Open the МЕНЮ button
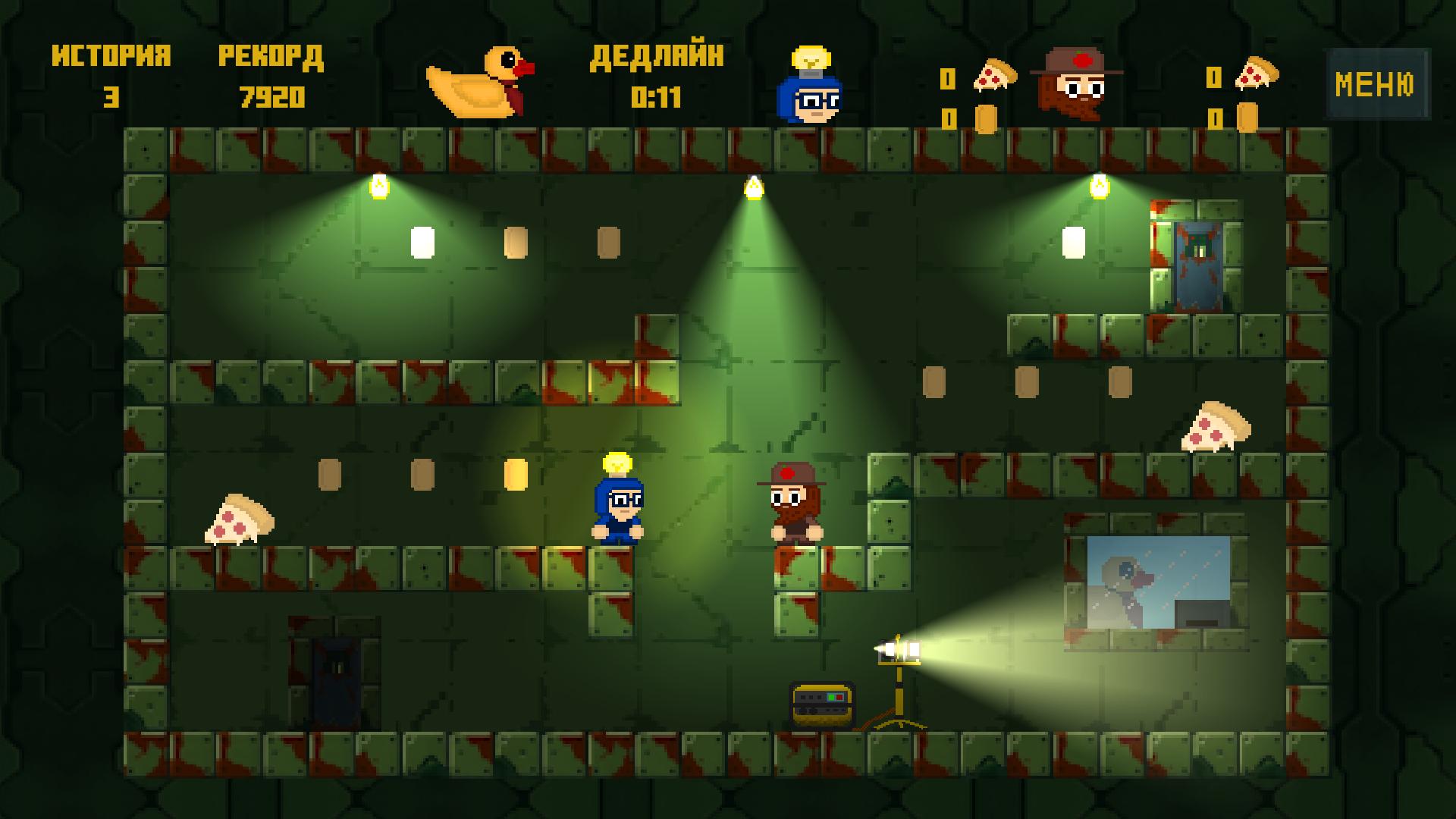Screen dimensions: 1456x819 (x=1377, y=83)
